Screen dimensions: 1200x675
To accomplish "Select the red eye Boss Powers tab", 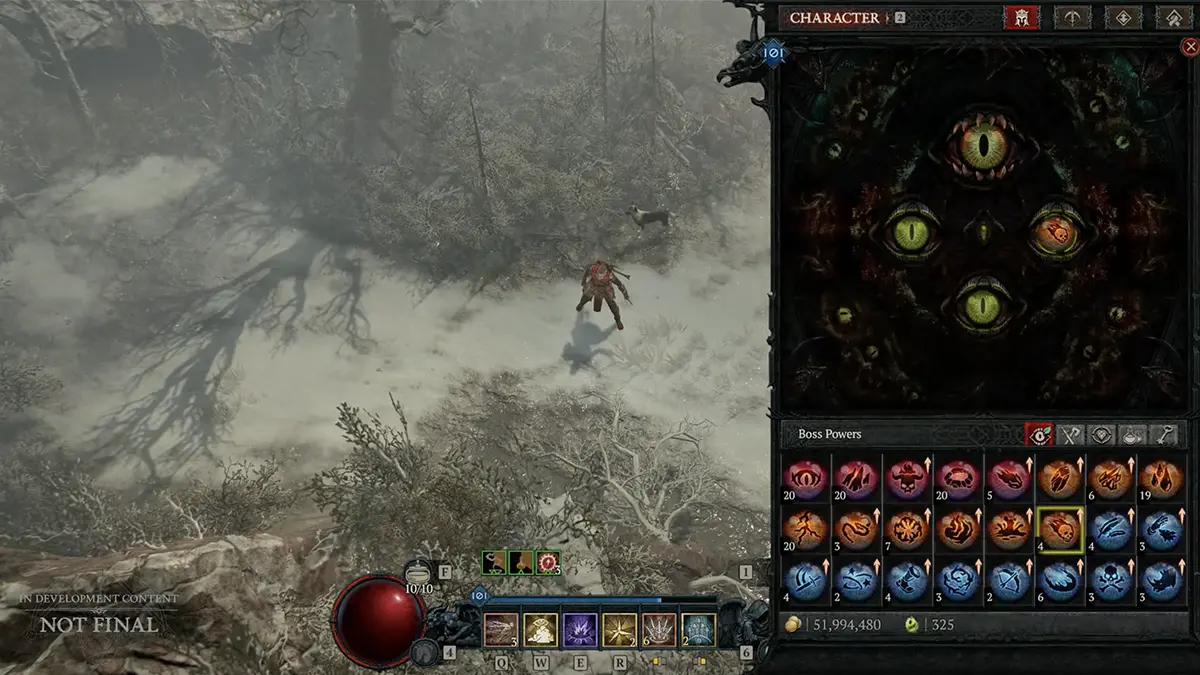I will (x=1039, y=434).
